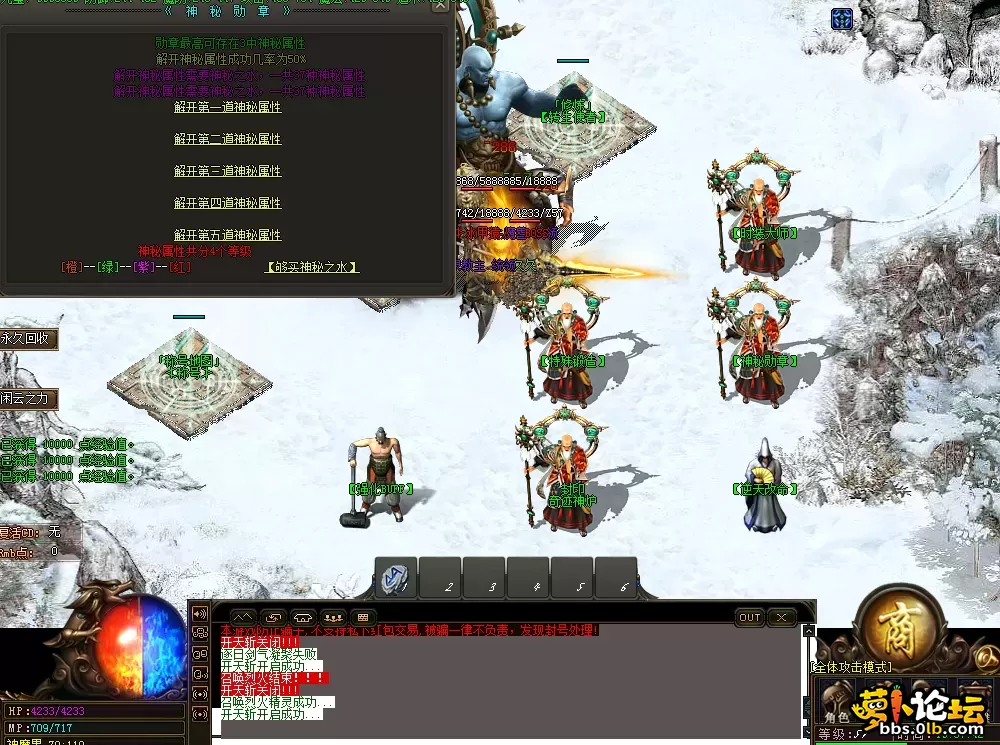Open the 购买神秘之水 purchase link
Image resolution: width=1000 pixels, height=745 pixels.
[312, 267]
